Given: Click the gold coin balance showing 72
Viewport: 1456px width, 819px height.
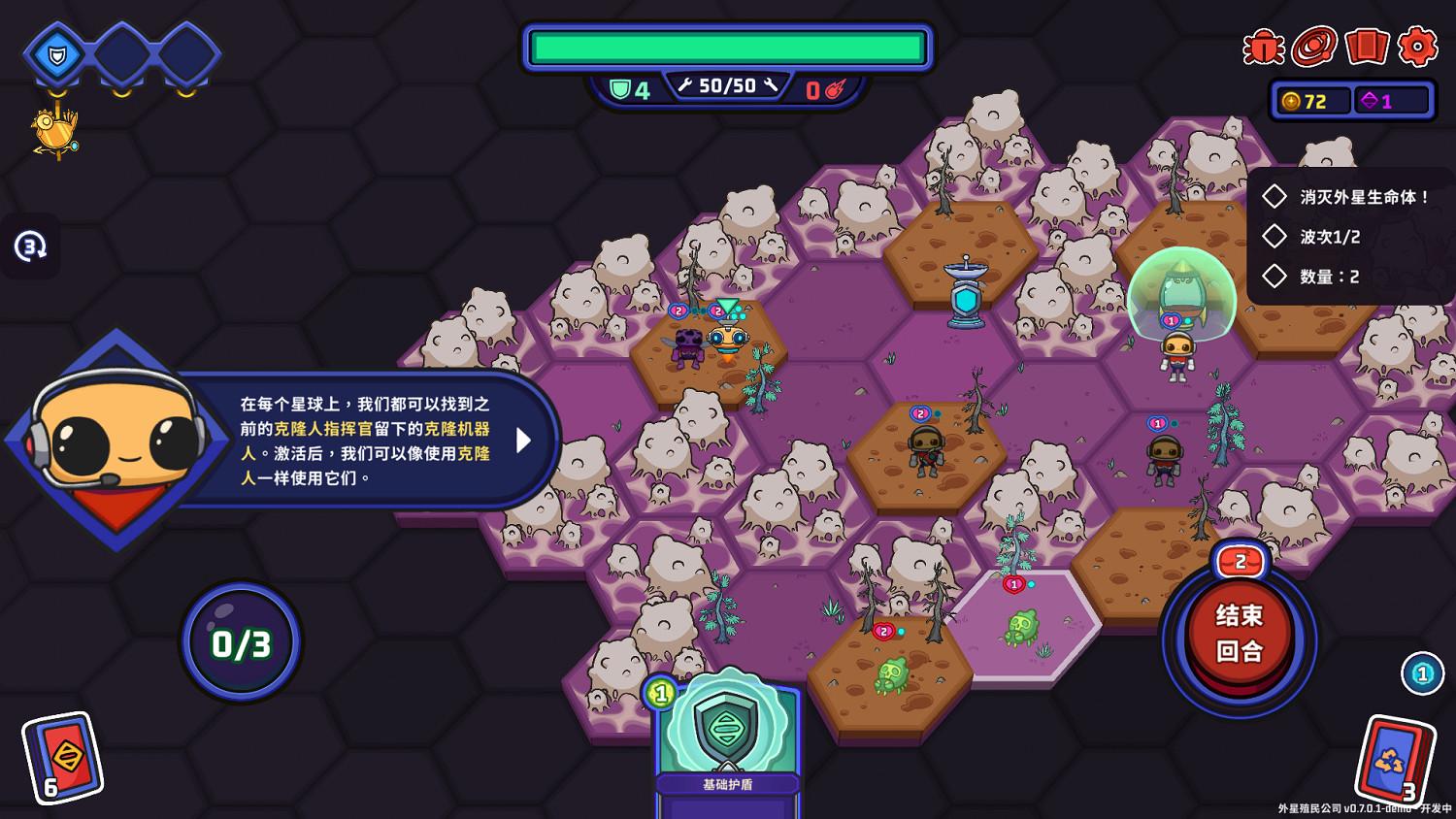Looking at the screenshot, I should [1309, 100].
